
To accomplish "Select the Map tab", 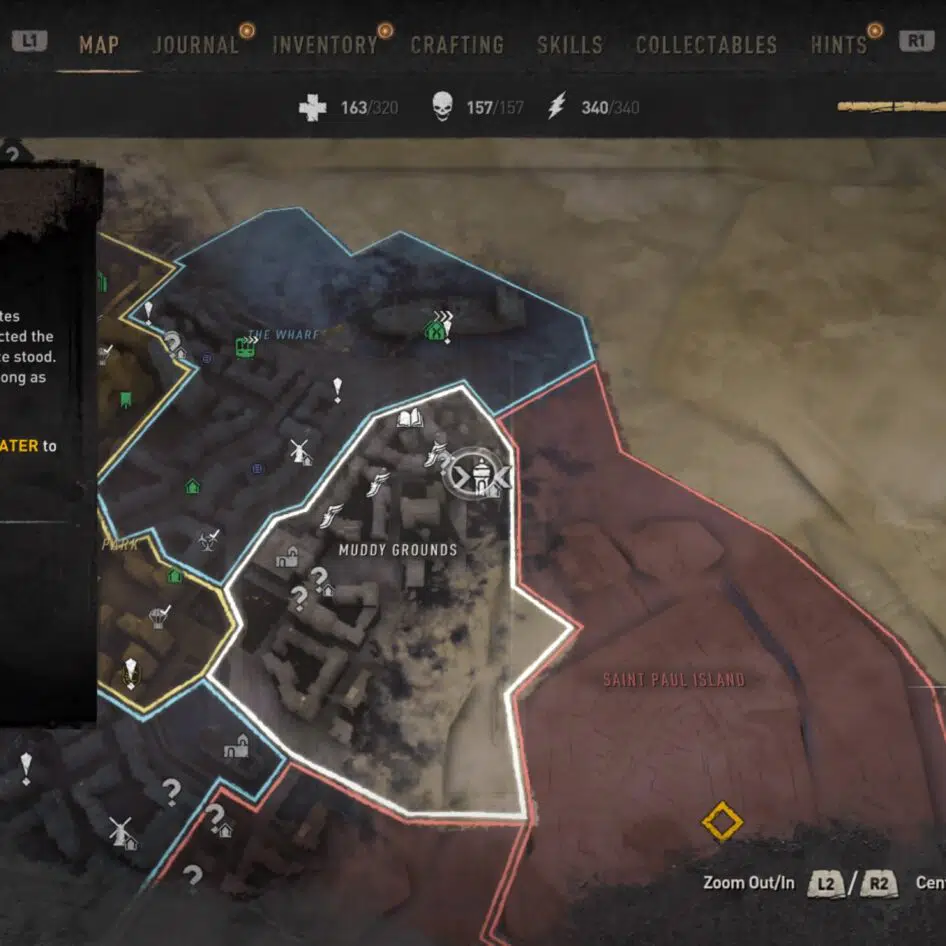I will [99, 45].
